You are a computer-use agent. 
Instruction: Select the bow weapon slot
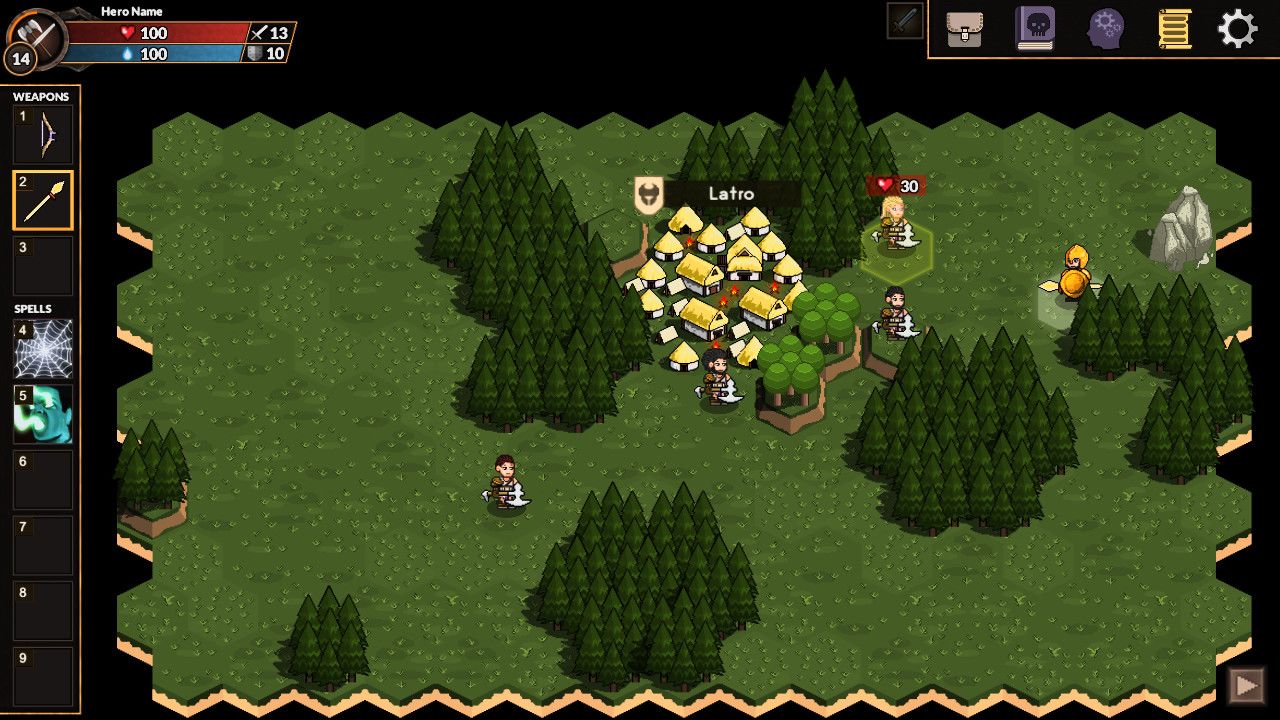coord(43,135)
